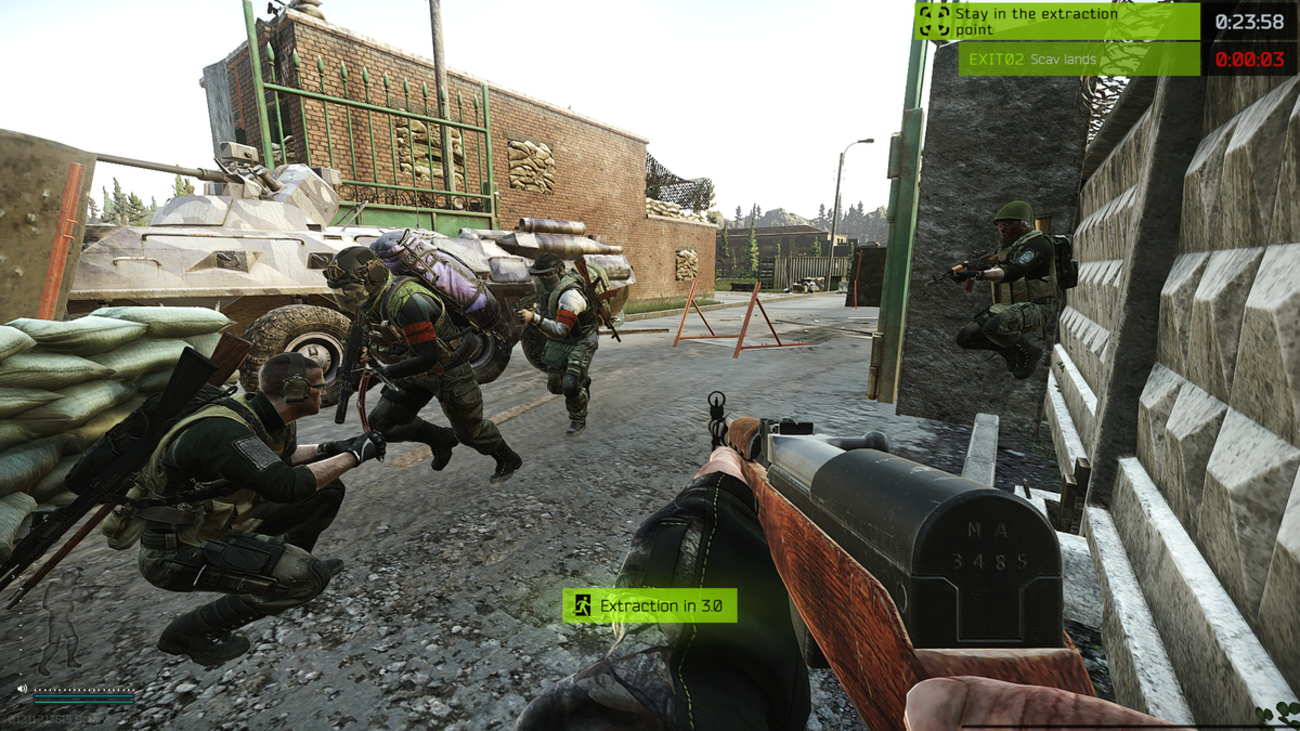Click the Stay in the extraction point notice
This screenshot has width=1300, height=731.
(1056, 21)
